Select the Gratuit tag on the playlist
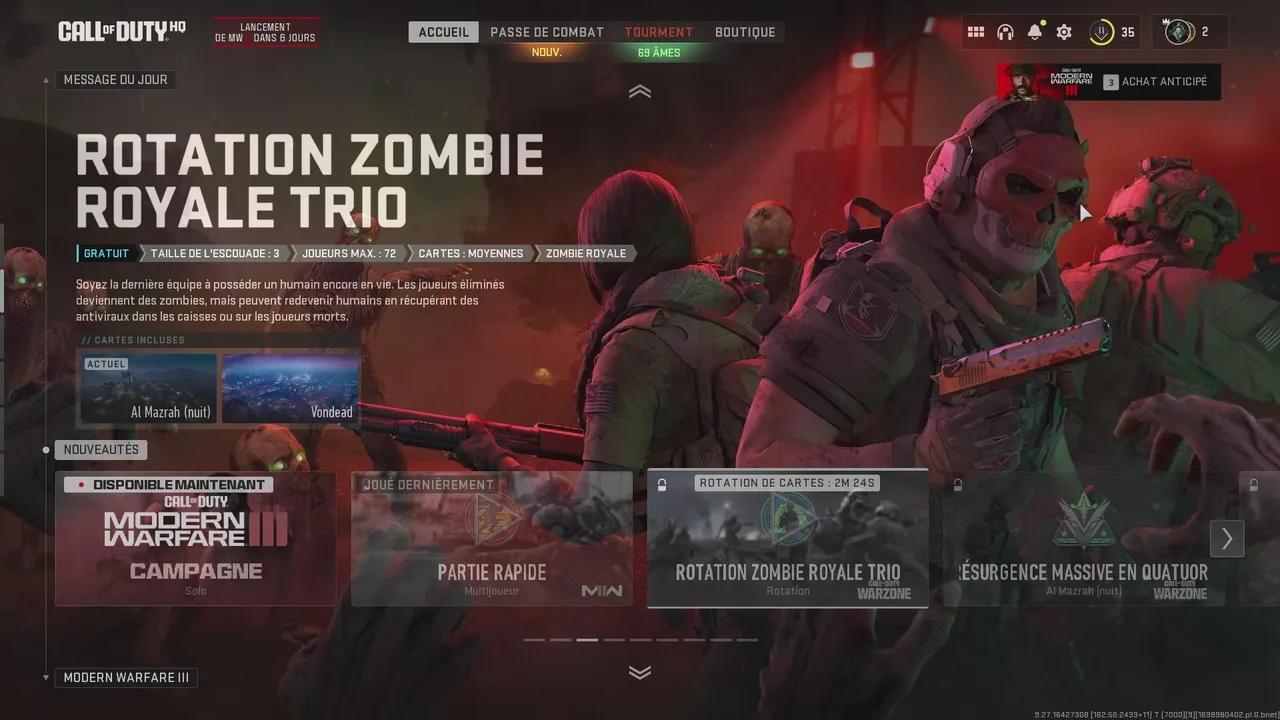 coord(104,253)
